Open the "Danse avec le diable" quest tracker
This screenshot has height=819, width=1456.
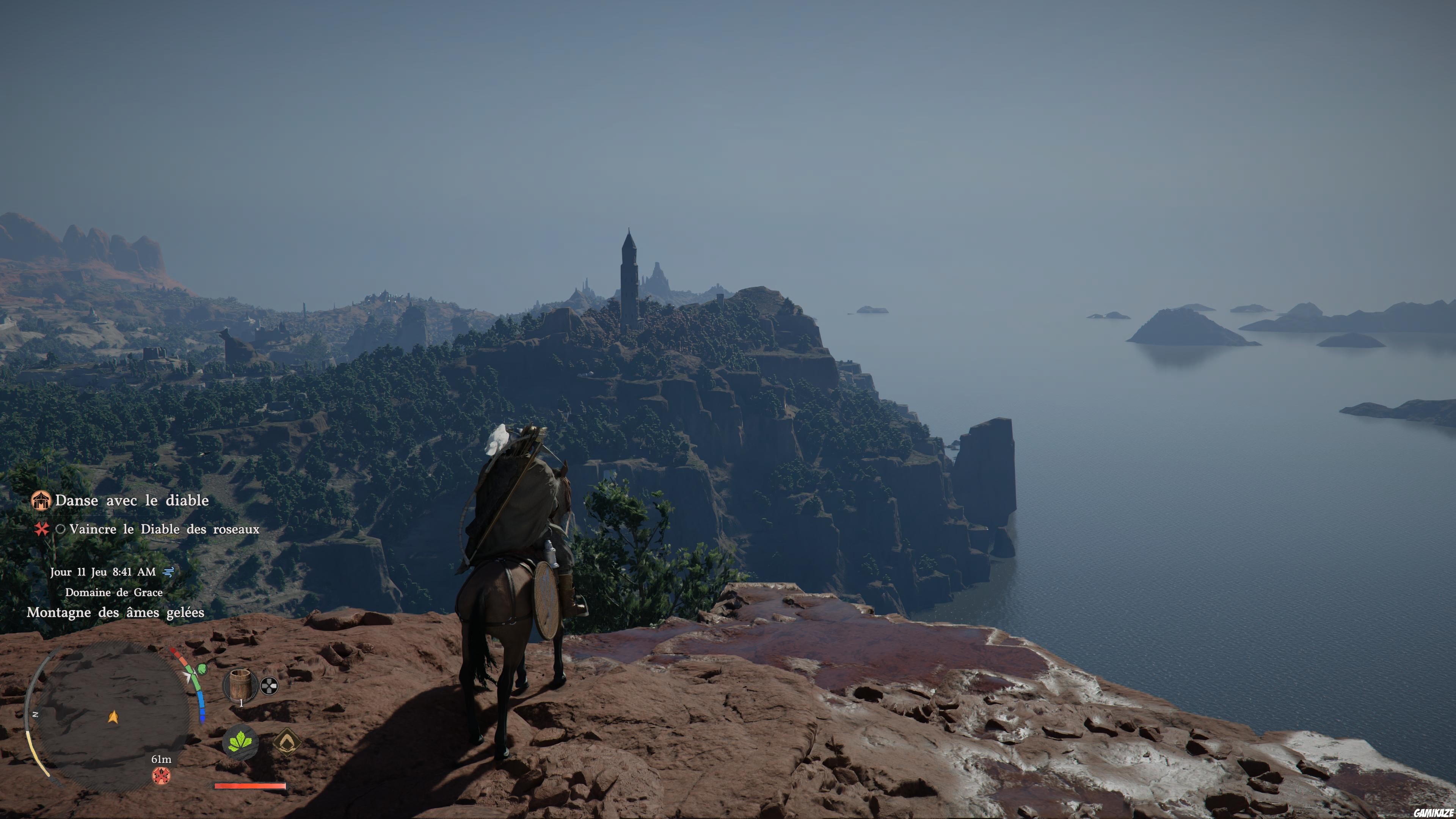pos(132,501)
